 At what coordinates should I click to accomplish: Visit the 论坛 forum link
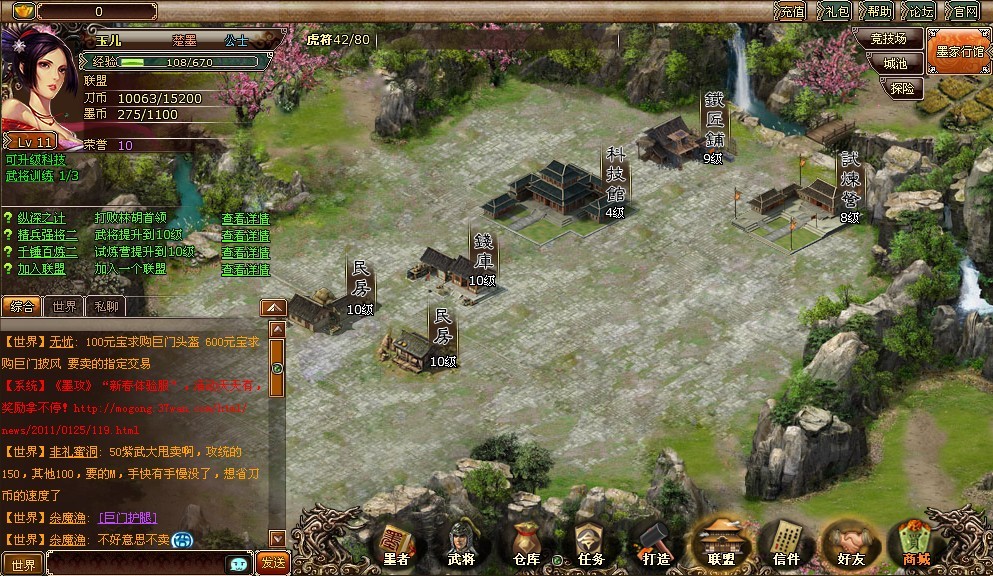921,12
